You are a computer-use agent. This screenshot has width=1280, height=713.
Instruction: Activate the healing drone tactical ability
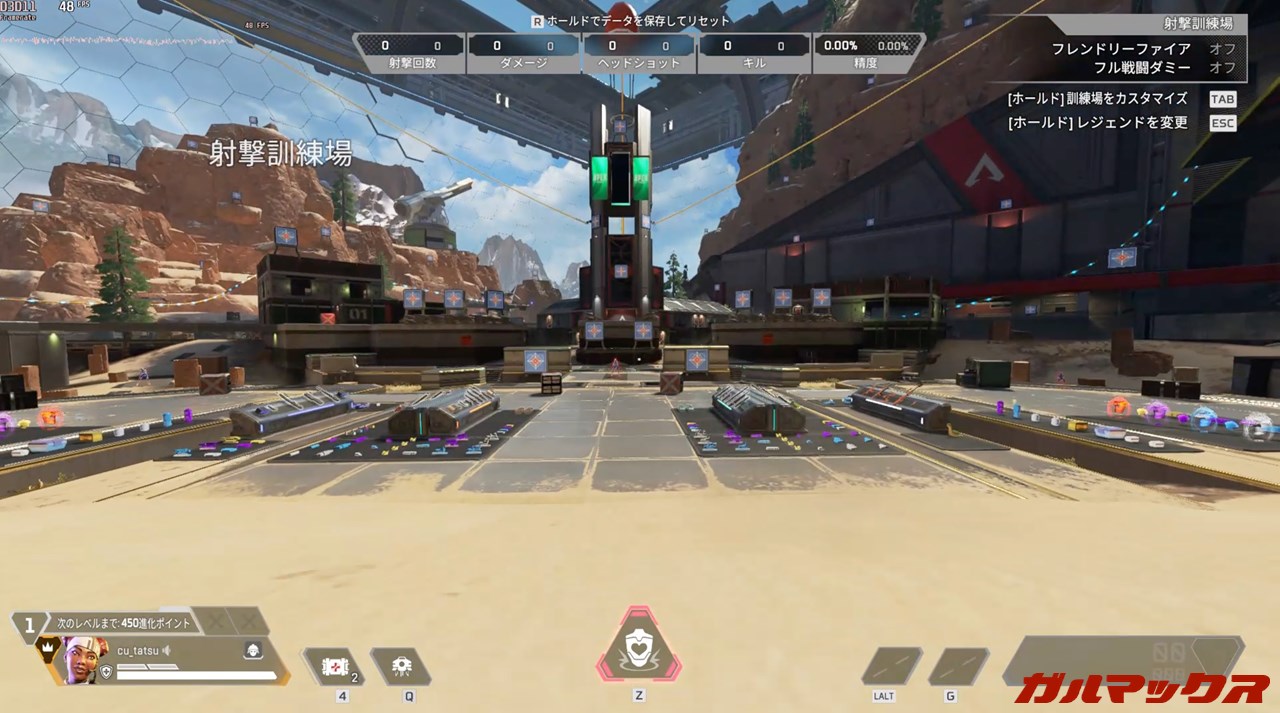coord(401,666)
